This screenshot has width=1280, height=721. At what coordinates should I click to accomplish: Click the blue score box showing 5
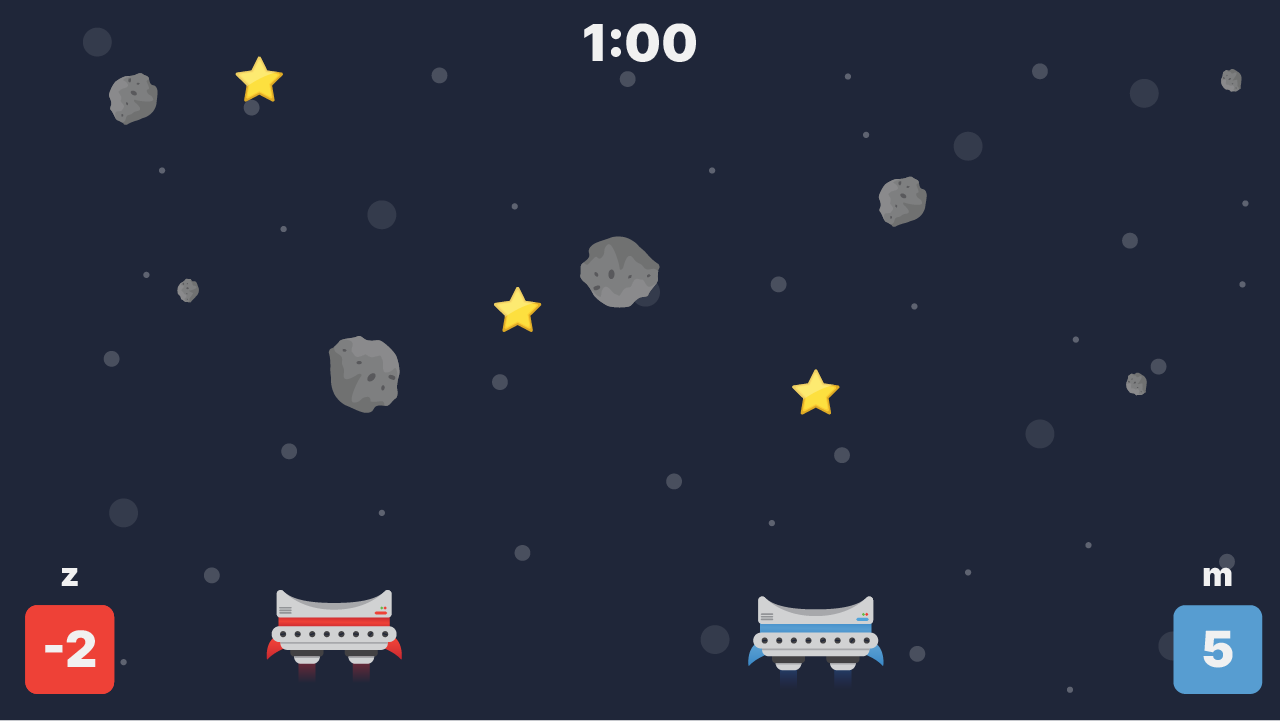(x=1217, y=649)
